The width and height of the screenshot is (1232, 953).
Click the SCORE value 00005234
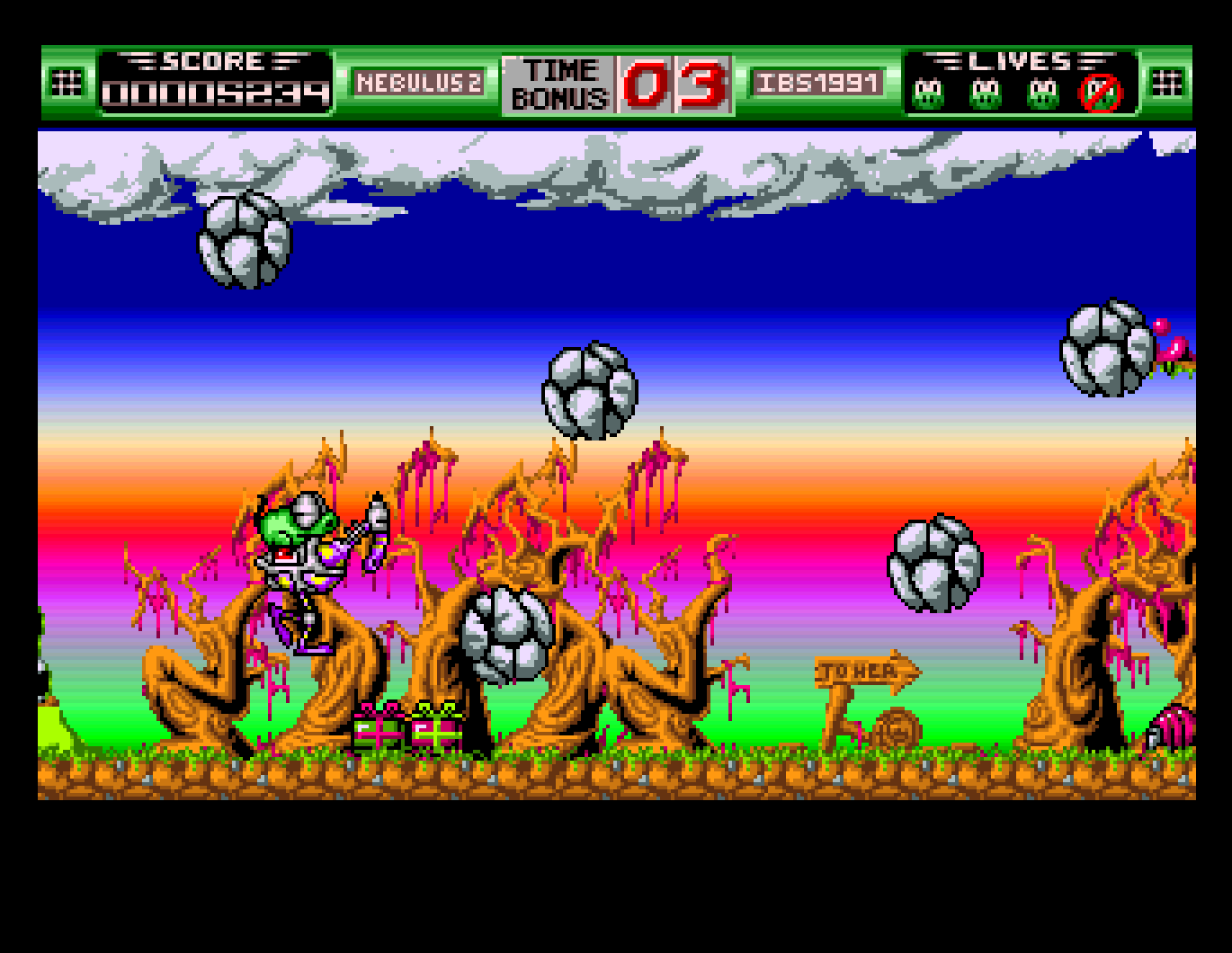(216, 93)
